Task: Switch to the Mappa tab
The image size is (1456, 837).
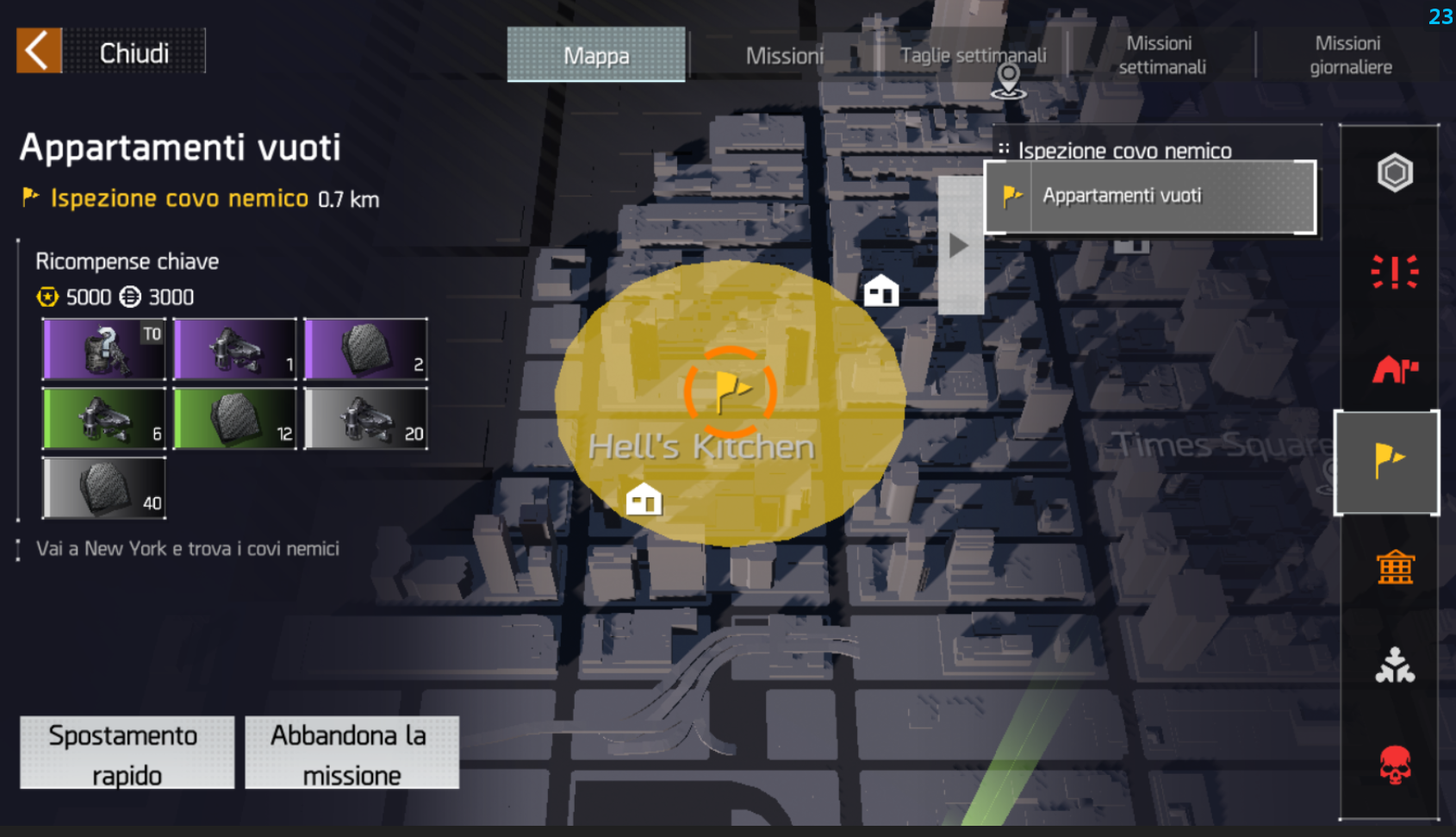Action: tap(596, 55)
